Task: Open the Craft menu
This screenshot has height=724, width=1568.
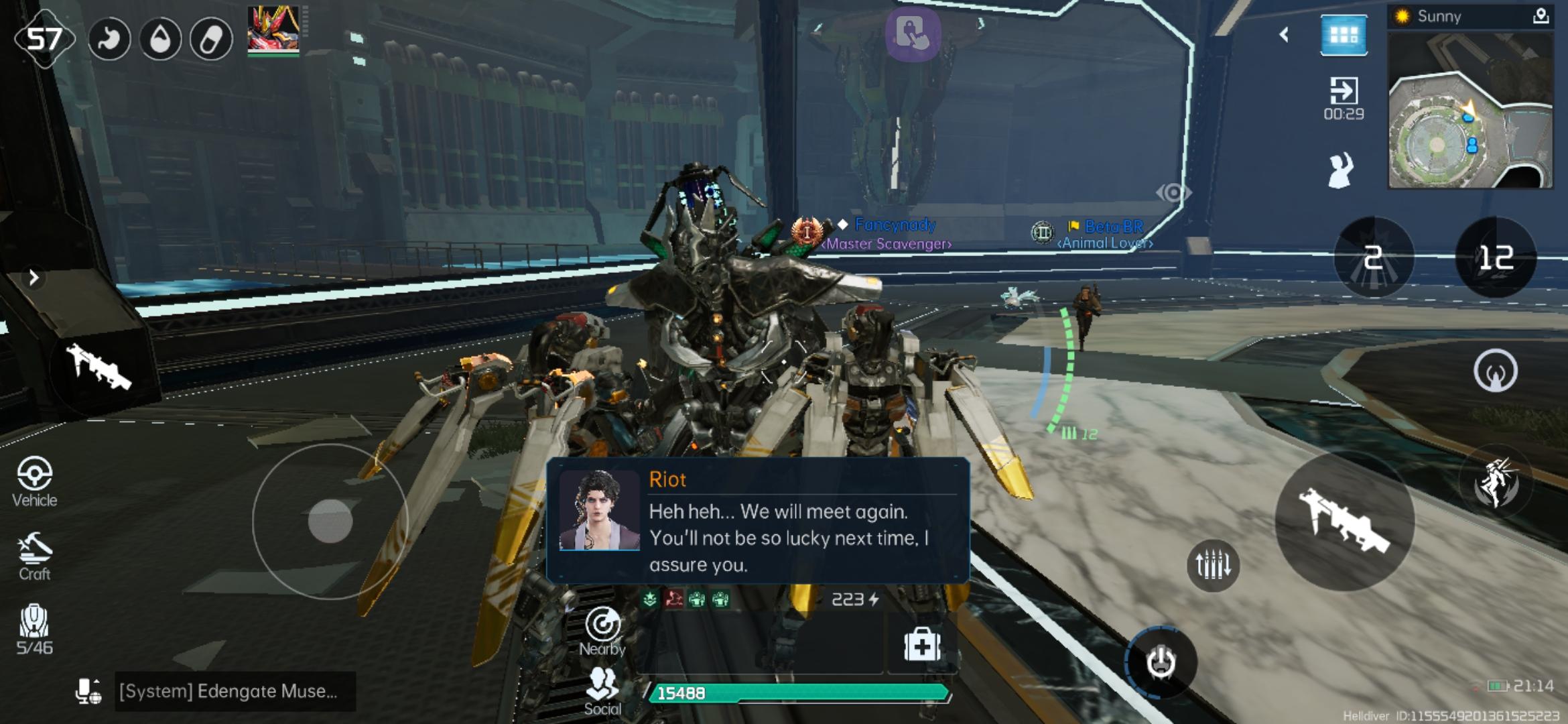Action: [x=34, y=556]
